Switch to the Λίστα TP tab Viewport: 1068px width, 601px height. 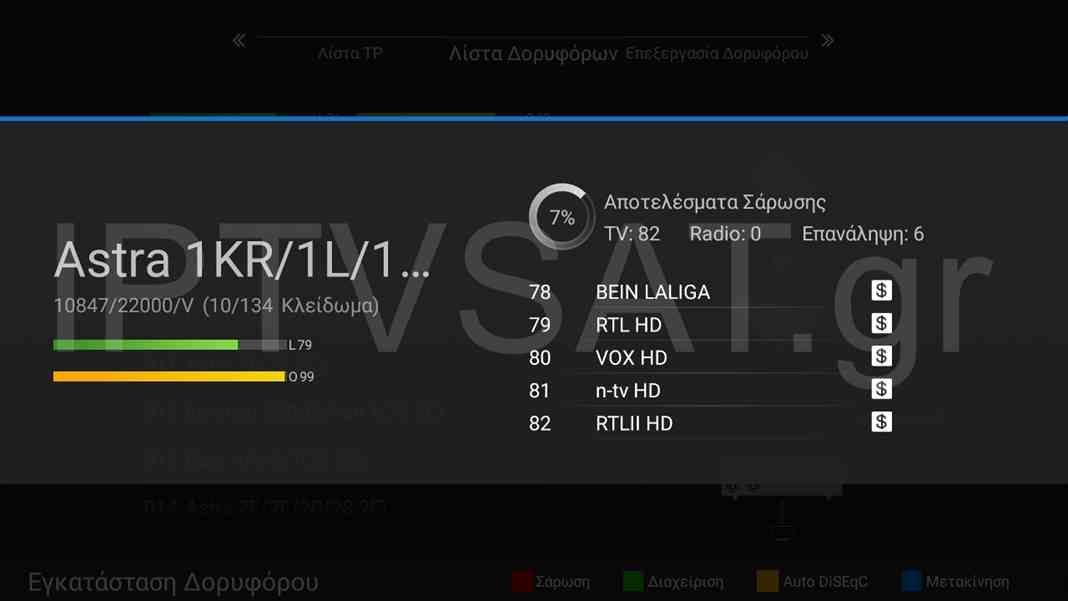pyautogui.click(x=350, y=53)
